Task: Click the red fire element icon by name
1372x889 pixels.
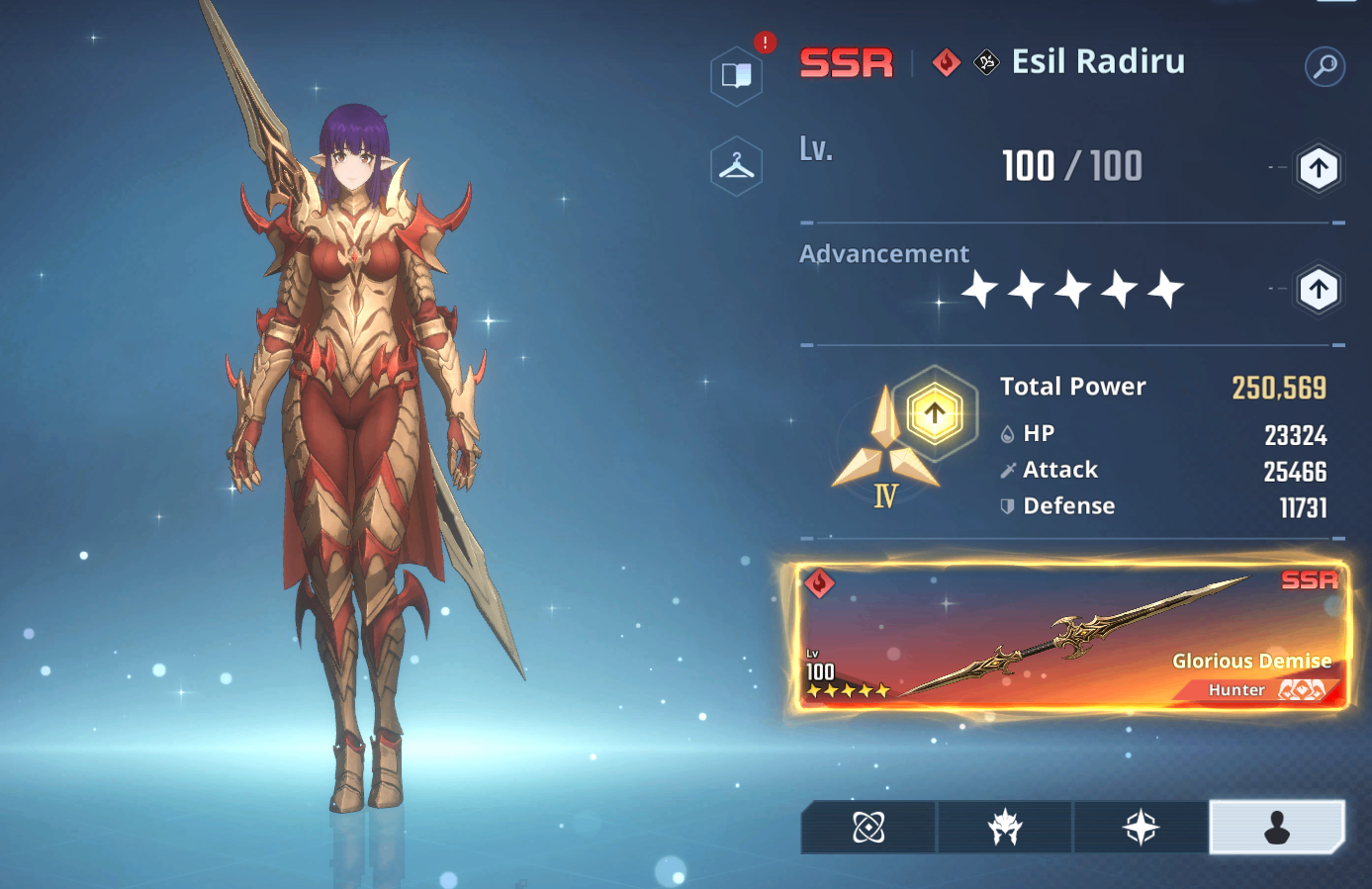Action: [947, 62]
